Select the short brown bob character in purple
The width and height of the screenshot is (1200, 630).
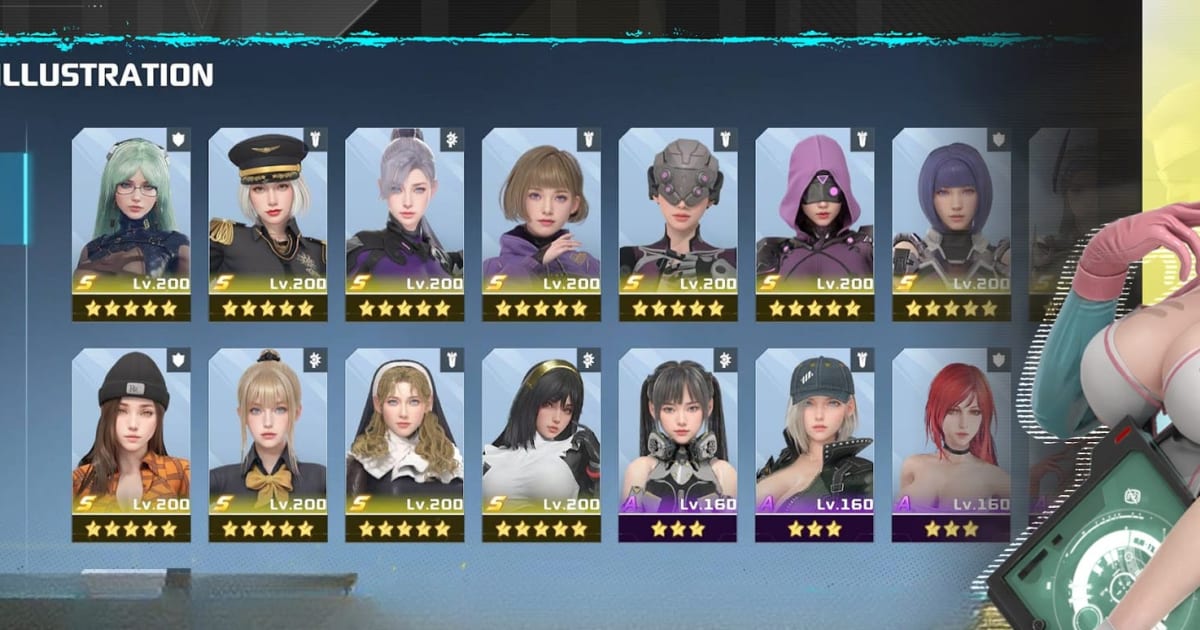pyautogui.click(x=541, y=223)
